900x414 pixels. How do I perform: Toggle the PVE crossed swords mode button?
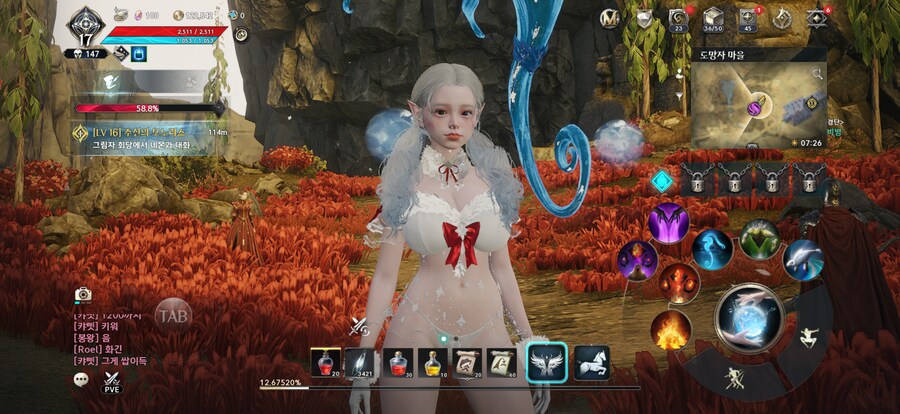(x=111, y=381)
